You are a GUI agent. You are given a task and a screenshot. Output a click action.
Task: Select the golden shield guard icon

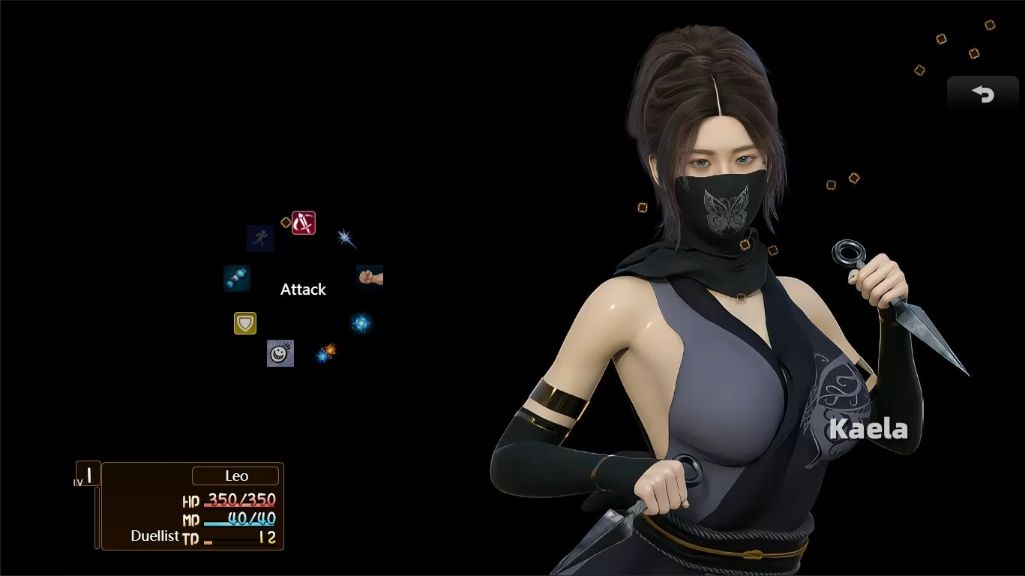[x=245, y=323]
